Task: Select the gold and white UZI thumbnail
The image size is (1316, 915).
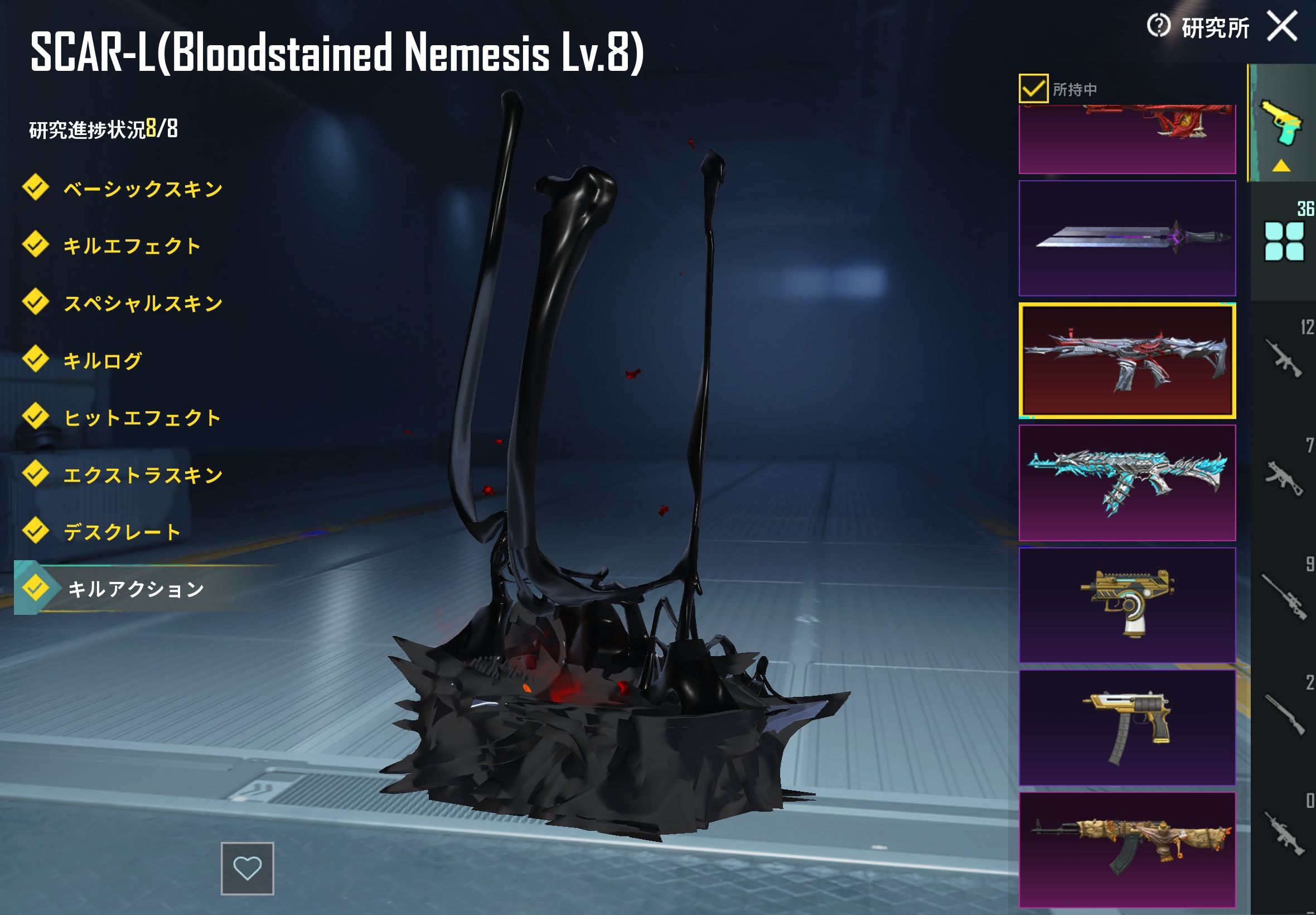Action: pos(1126,605)
